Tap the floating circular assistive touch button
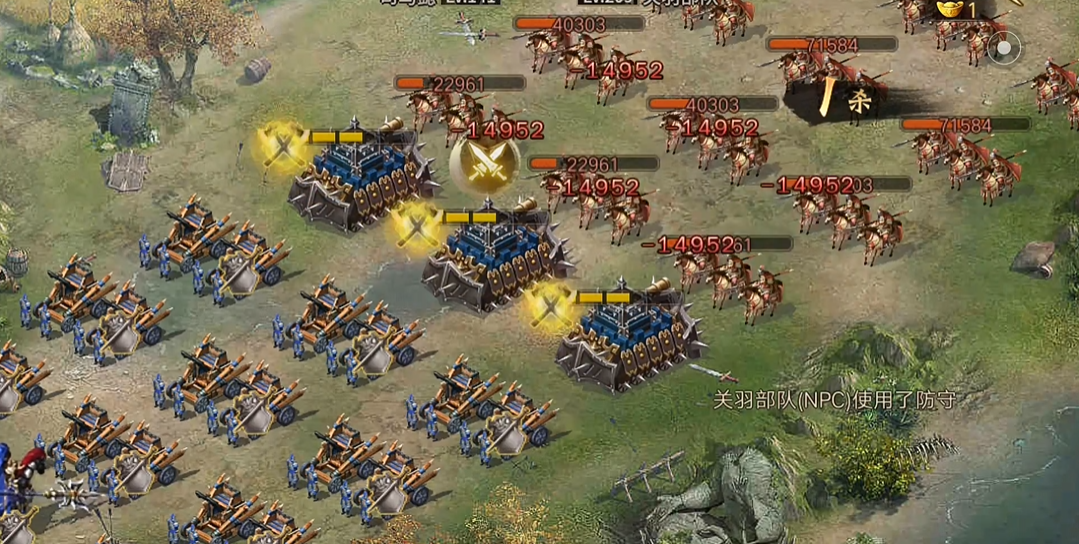The width and height of the screenshot is (1079, 544). click(1004, 47)
